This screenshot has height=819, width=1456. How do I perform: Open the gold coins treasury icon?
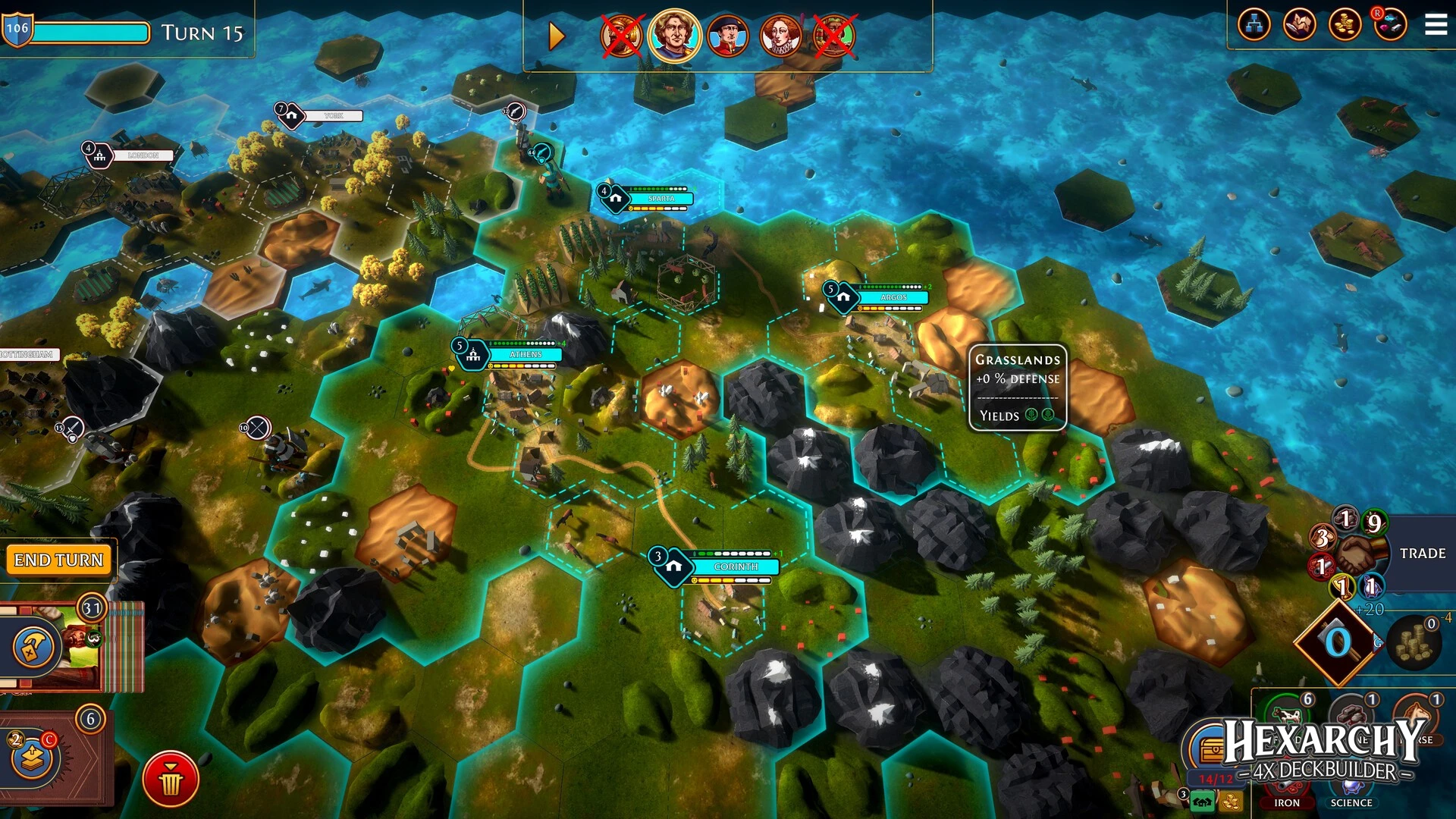tap(1345, 25)
